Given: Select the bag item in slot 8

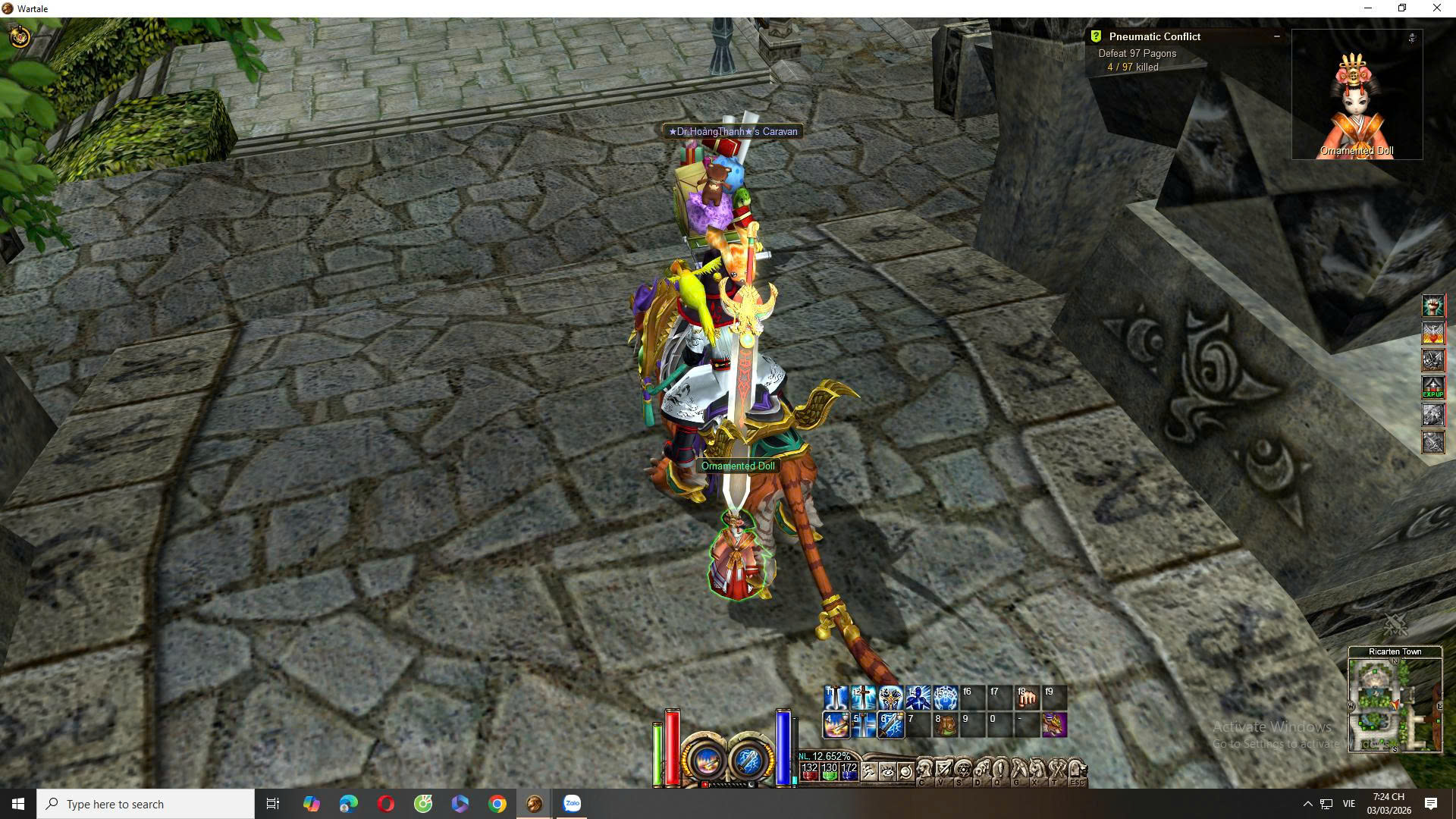Looking at the screenshot, I should (945, 725).
